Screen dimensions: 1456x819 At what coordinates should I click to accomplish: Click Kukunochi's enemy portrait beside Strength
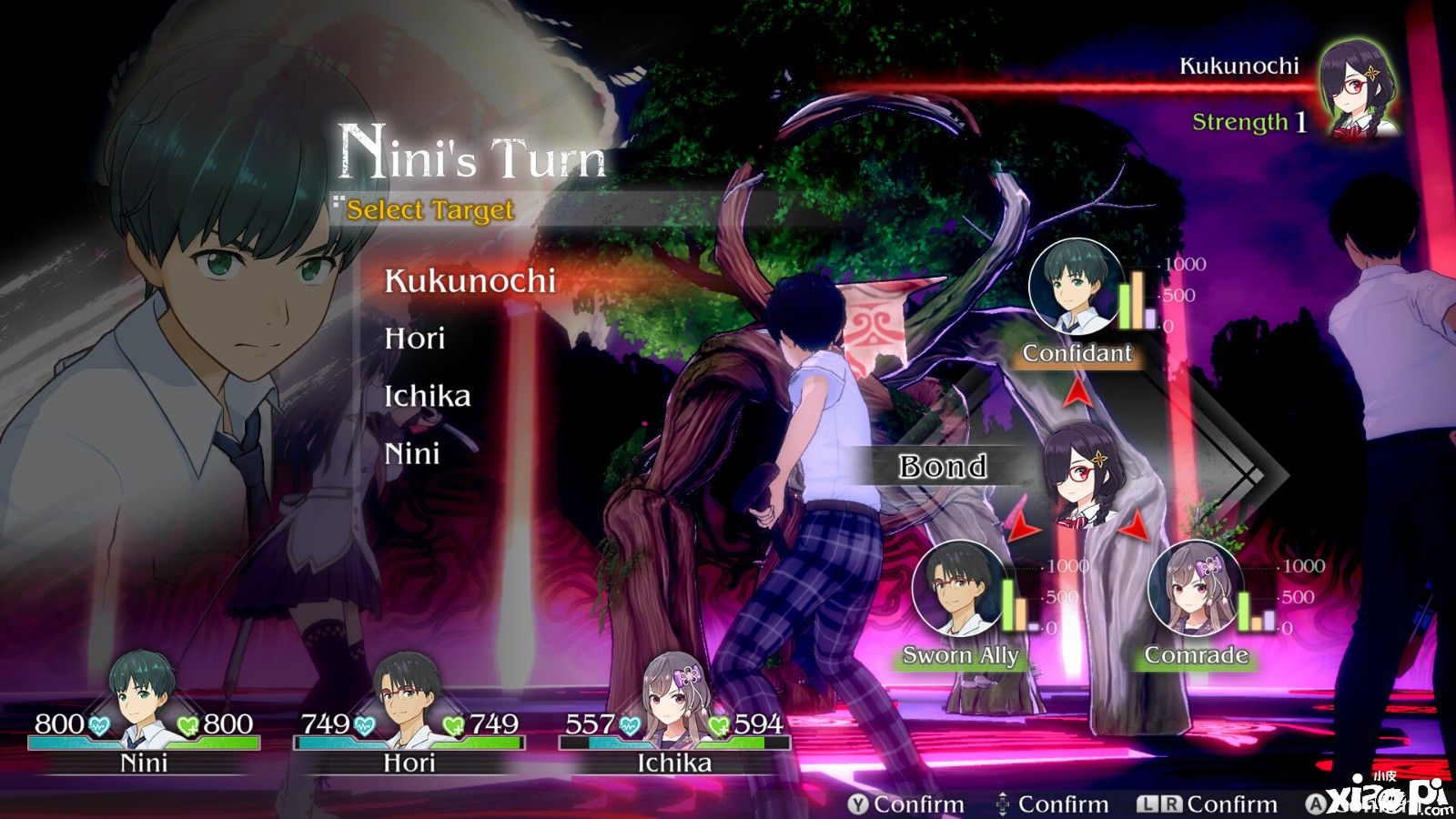[x=1359, y=89]
